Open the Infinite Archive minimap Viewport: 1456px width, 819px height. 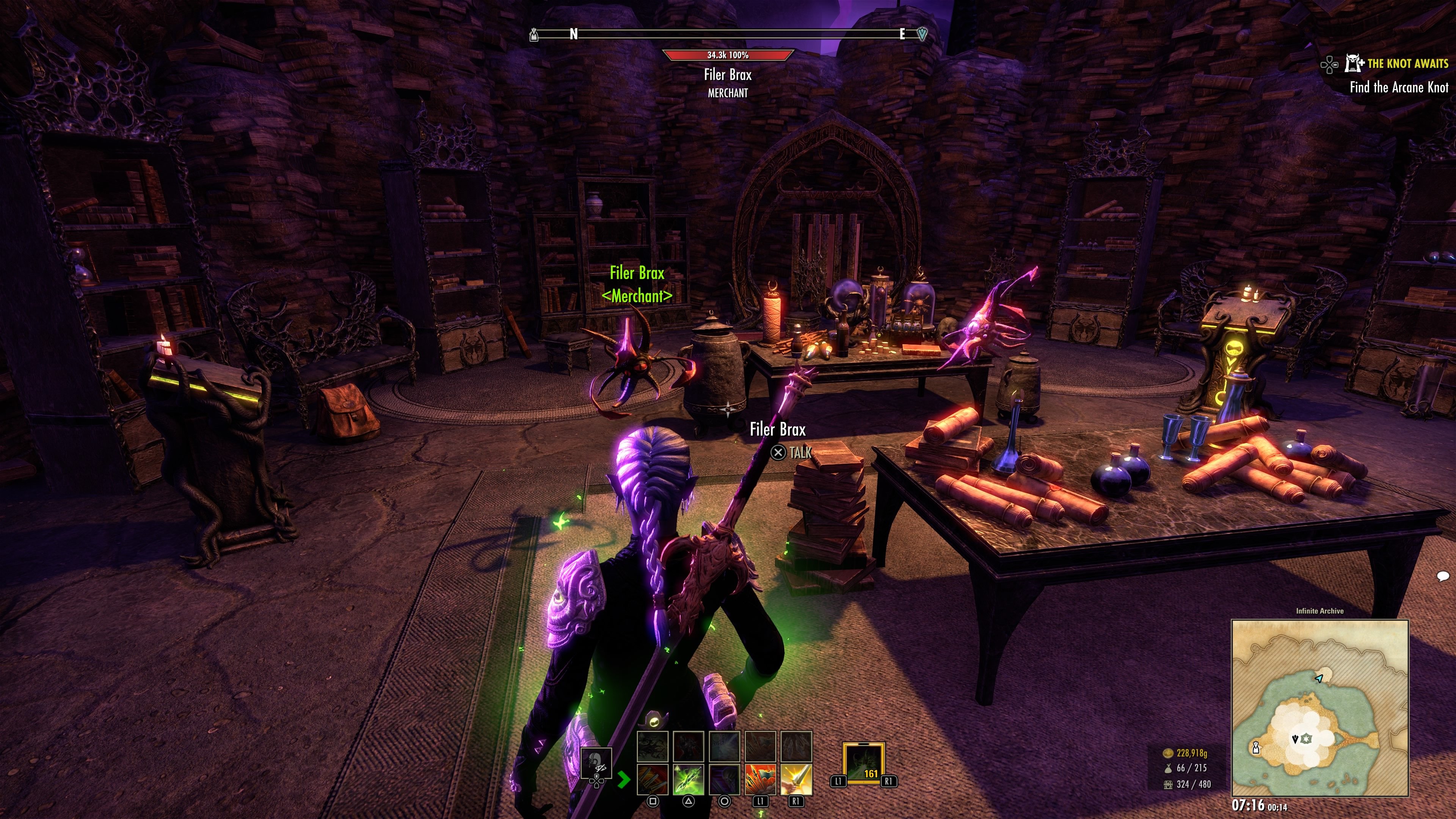[x=1319, y=707]
